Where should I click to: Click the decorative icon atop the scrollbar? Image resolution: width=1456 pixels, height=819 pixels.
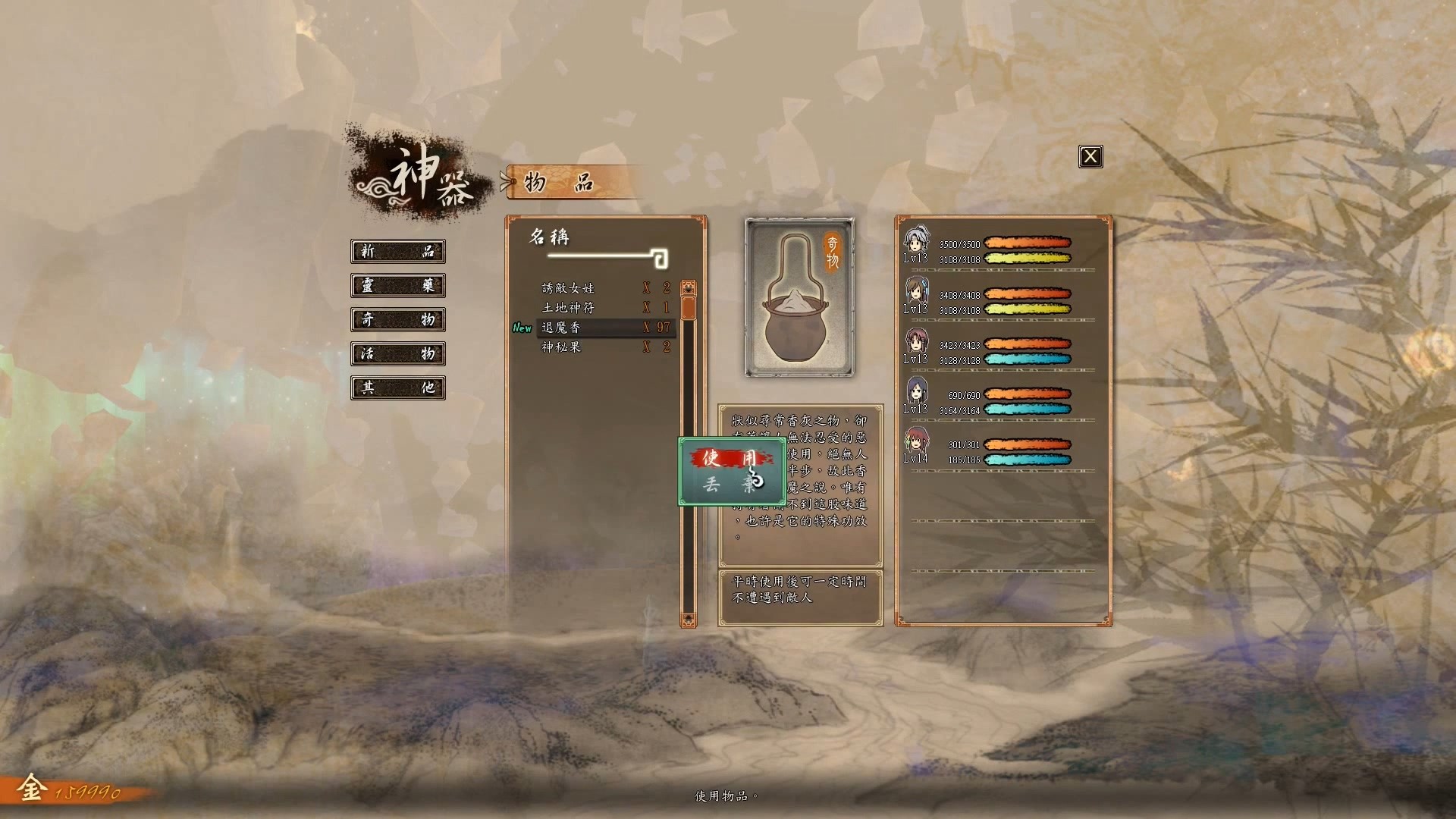[687, 286]
